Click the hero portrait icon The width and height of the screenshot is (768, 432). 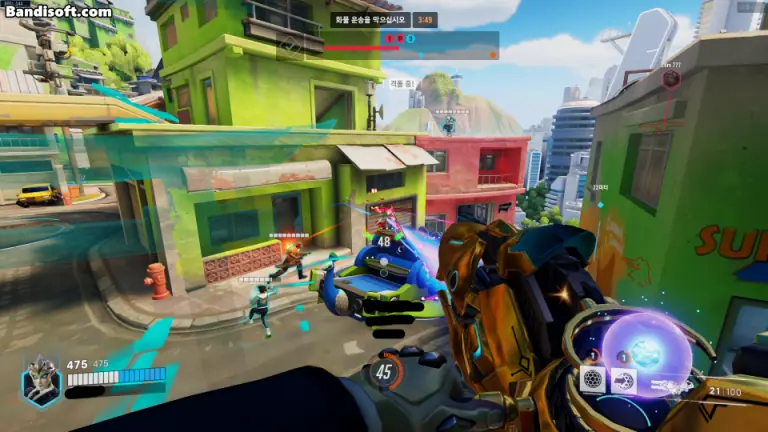pyautogui.click(x=41, y=381)
